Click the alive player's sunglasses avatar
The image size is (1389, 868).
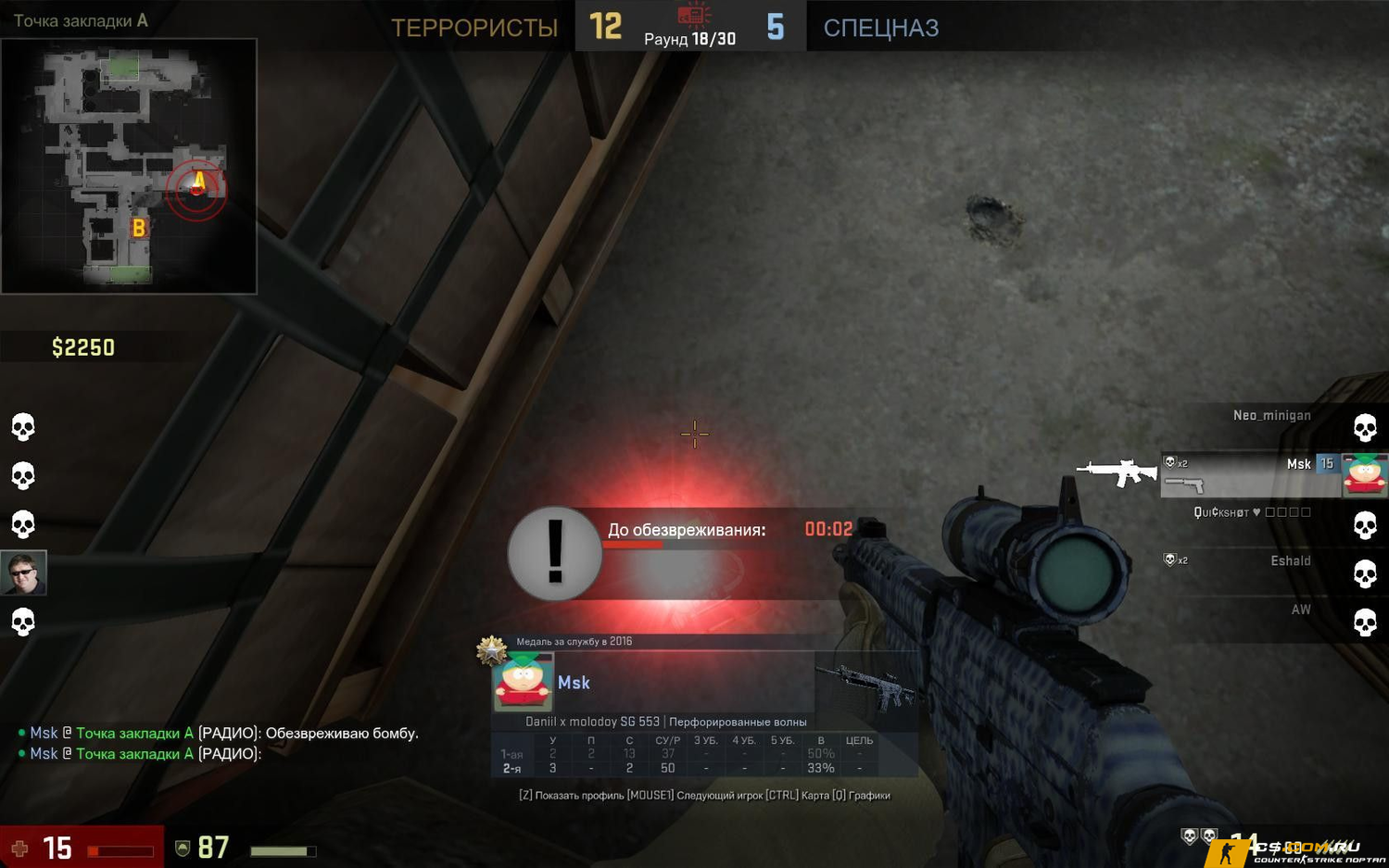[x=23, y=573]
